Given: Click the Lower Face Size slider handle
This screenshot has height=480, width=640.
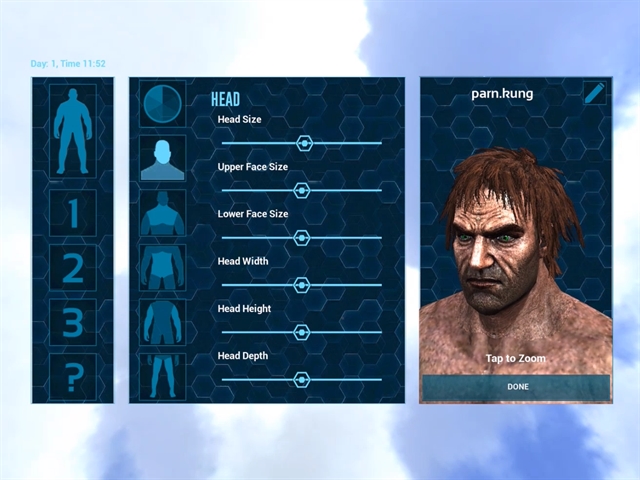Looking at the screenshot, I should [301, 237].
